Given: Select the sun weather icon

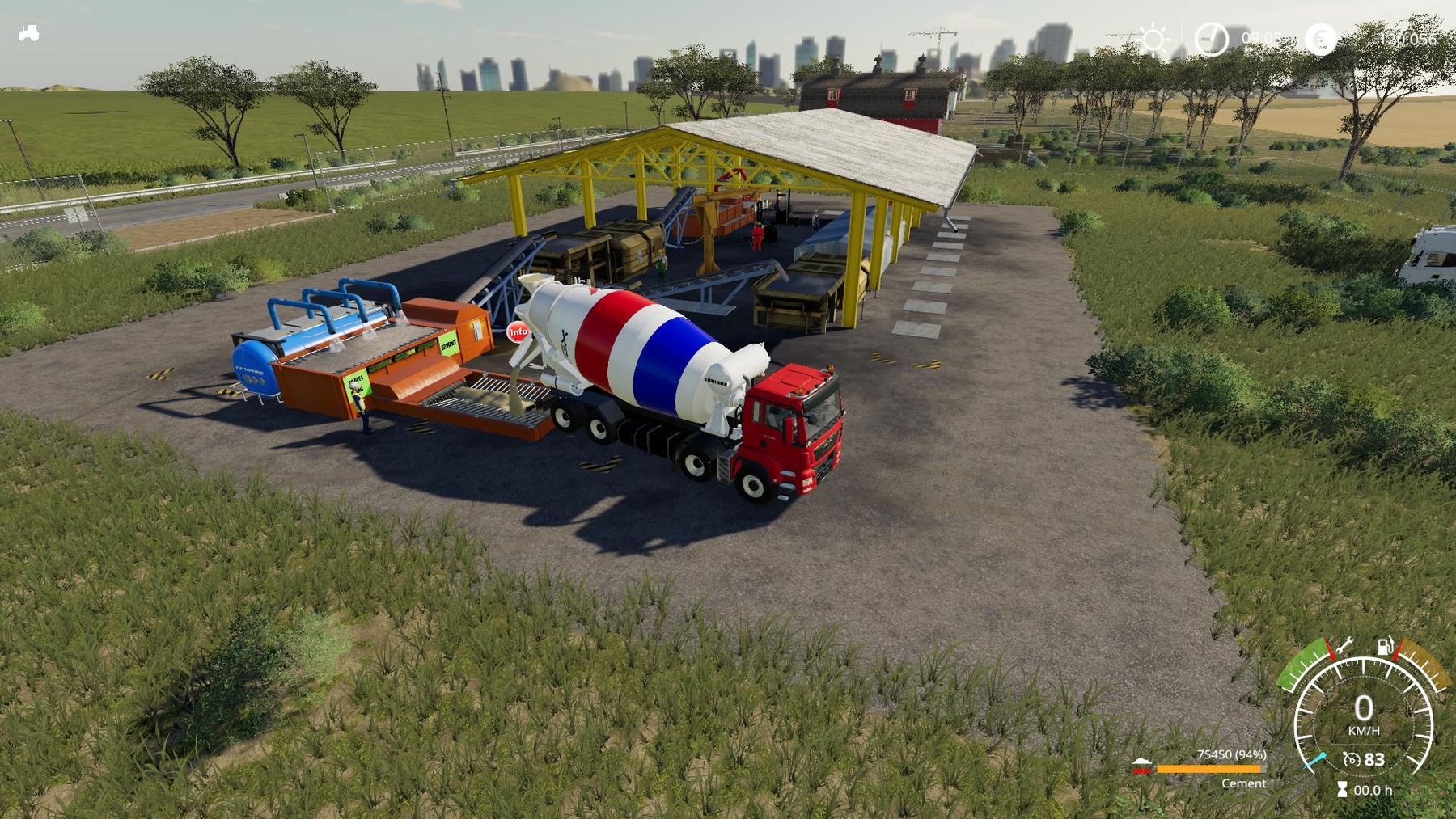Looking at the screenshot, I should (1153, 39).
